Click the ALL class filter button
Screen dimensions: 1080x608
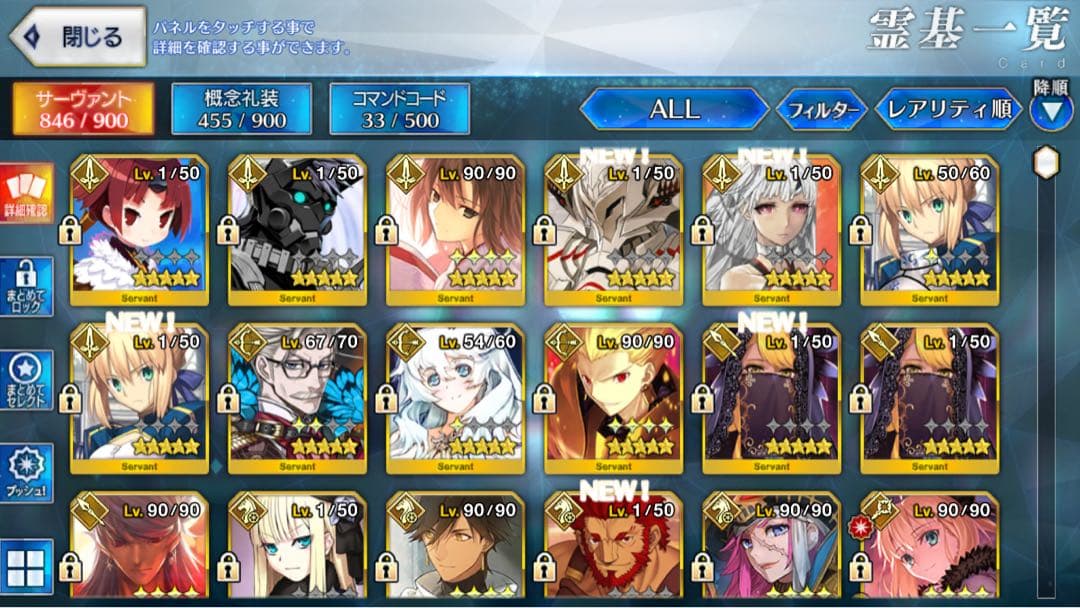[x=674, y=109]
